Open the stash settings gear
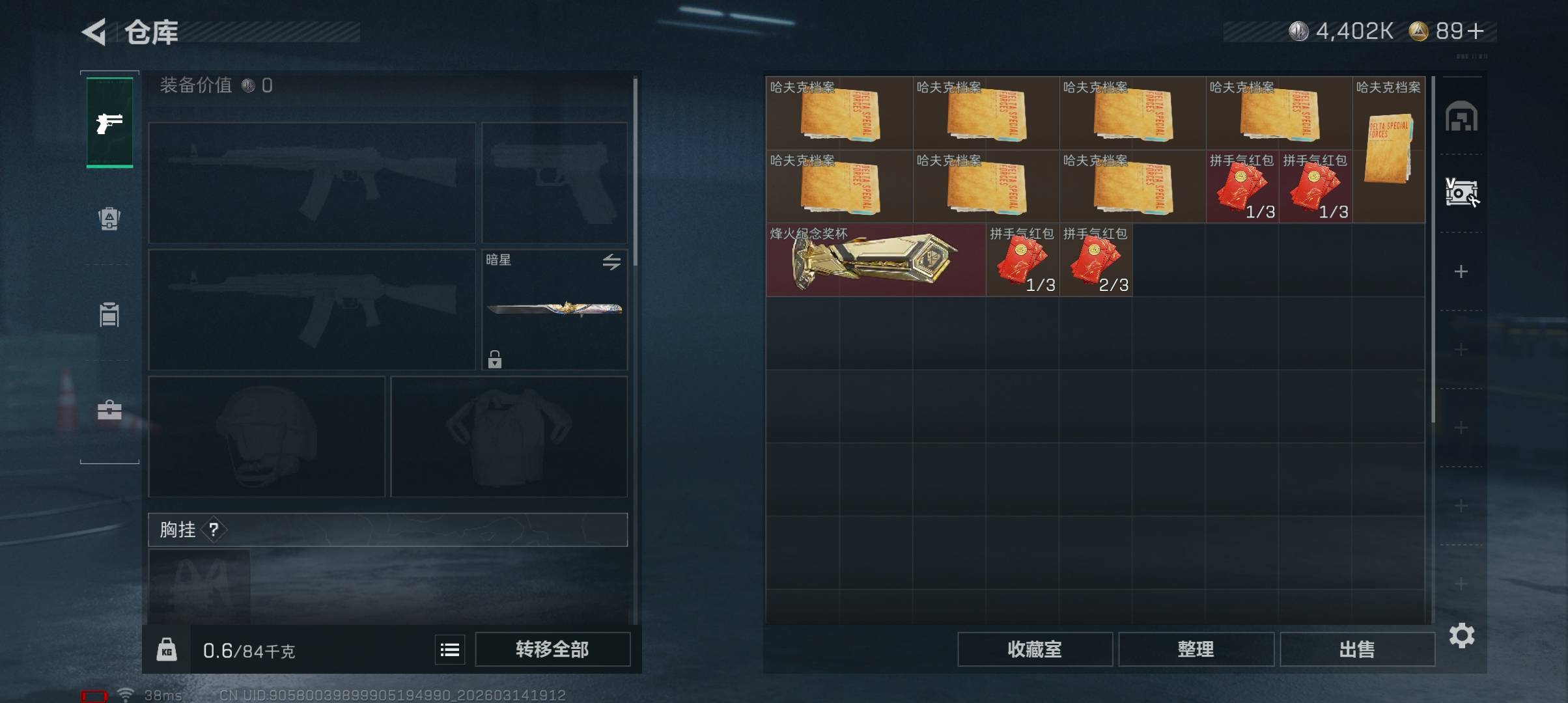Image resolution: width=1568 pixels, height=703 pixels. click(1461, 635)
